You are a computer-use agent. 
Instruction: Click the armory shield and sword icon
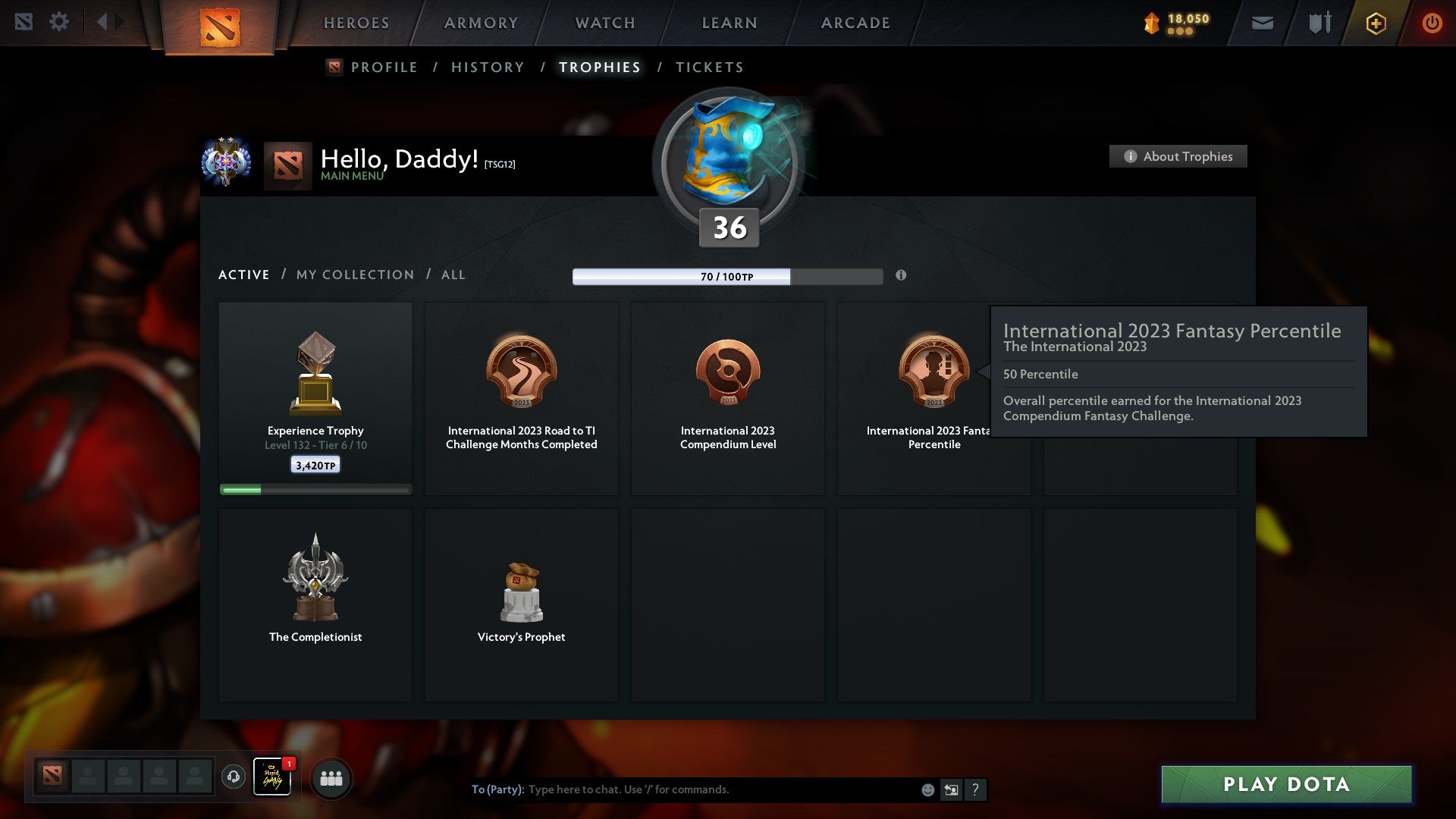[1319, 23]
